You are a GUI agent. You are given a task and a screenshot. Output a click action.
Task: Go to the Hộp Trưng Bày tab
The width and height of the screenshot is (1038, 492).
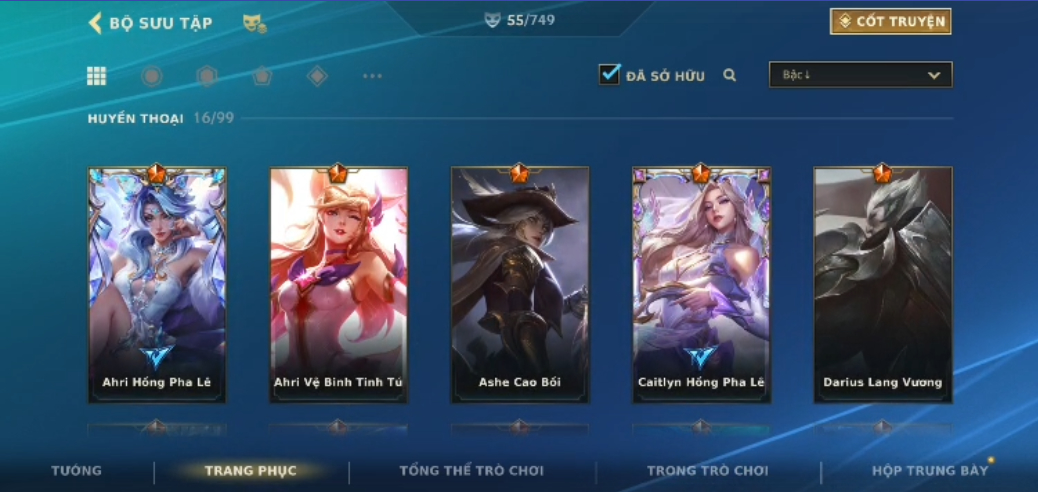tap(929, 471)
